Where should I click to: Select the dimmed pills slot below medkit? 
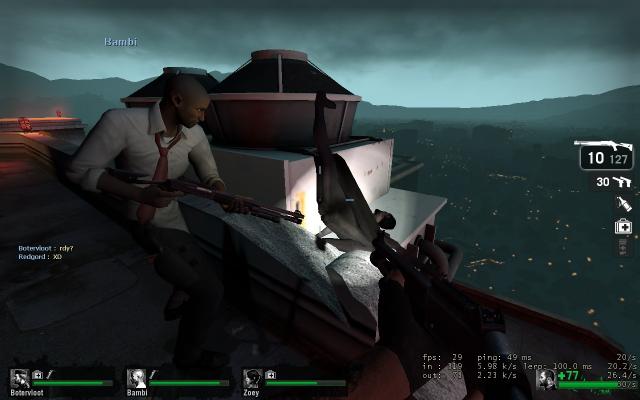[623, 248]
